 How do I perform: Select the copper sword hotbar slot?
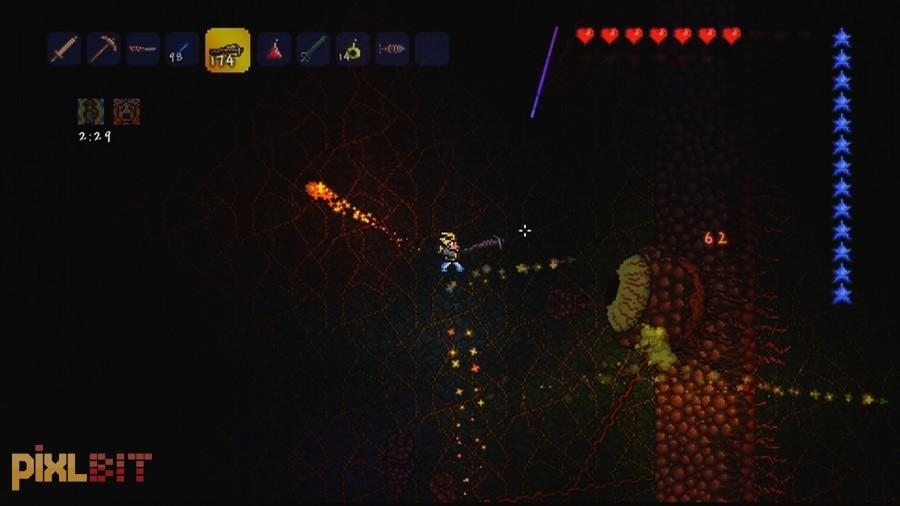tap(64, 48)
